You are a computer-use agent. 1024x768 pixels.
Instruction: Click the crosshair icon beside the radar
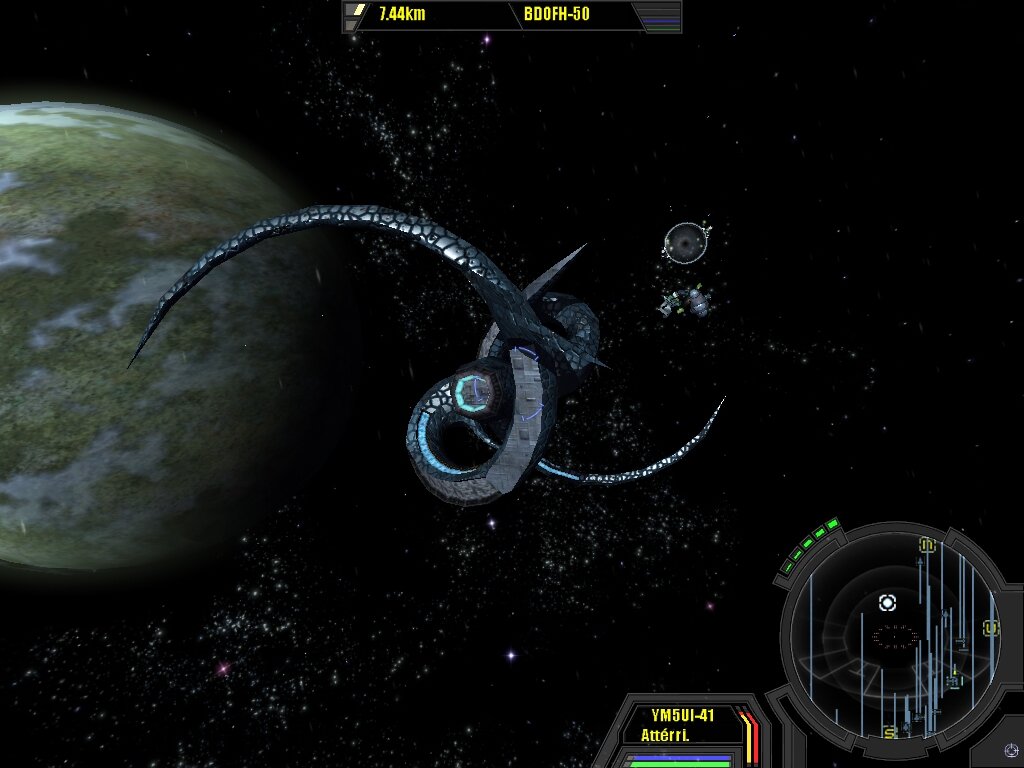(1011, 749)
